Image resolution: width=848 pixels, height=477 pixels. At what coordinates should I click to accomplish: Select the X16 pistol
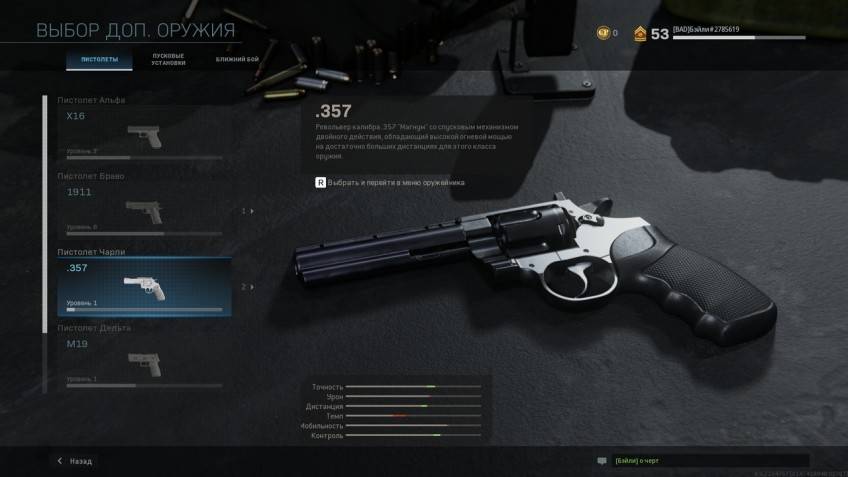145,132
